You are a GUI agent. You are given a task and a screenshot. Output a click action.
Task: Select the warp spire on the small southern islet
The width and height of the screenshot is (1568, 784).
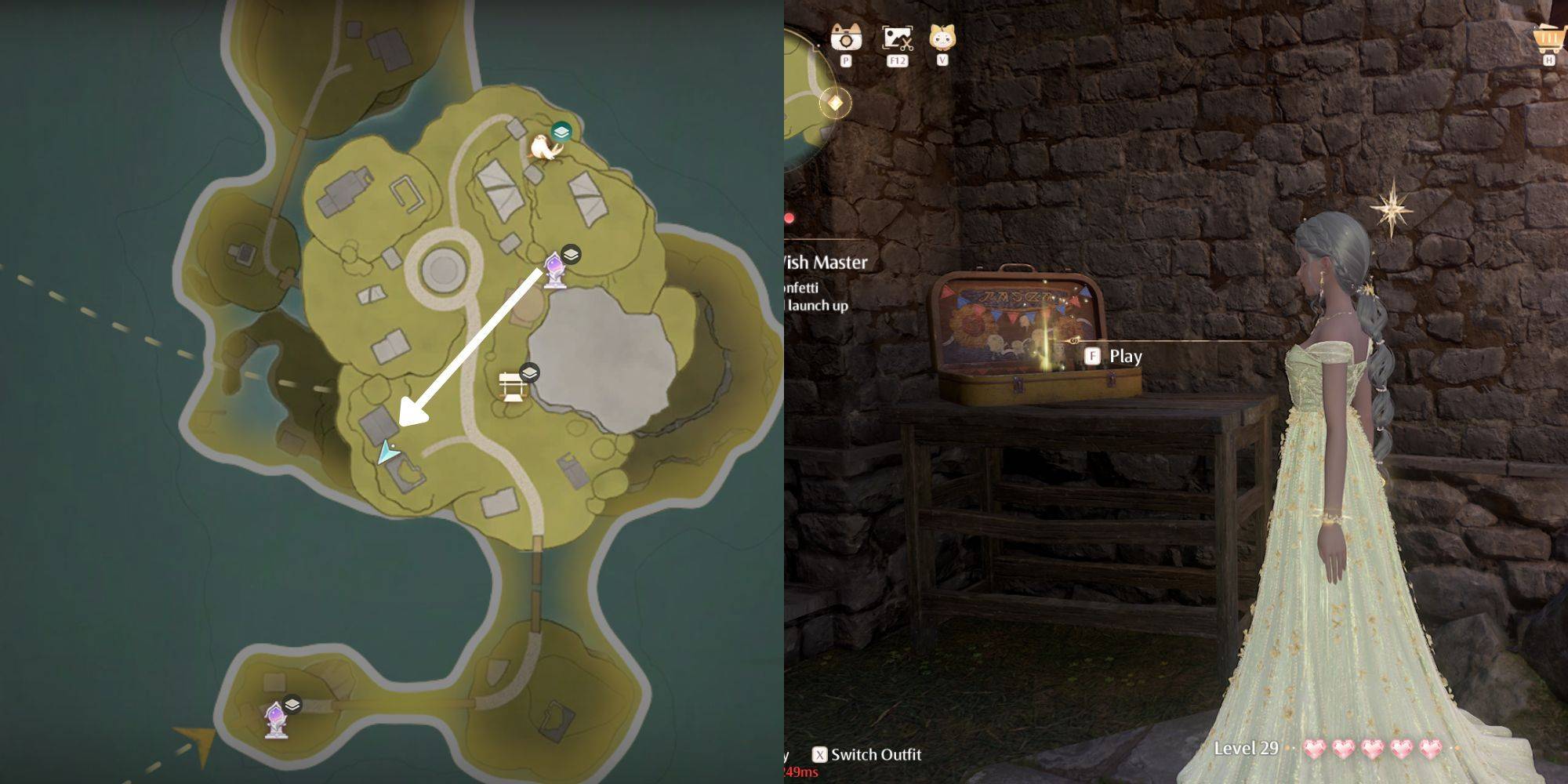[x=275, y=720]
